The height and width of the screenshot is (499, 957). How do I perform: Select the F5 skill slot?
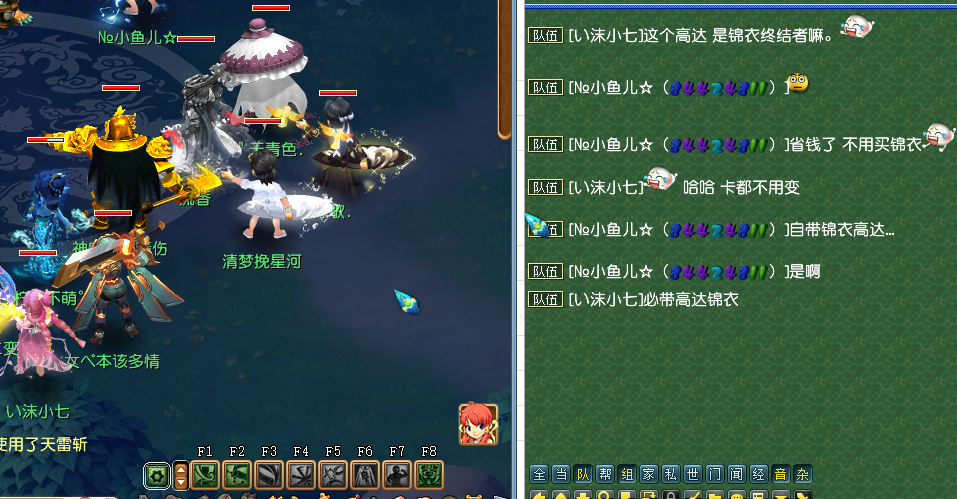[333, 475]
